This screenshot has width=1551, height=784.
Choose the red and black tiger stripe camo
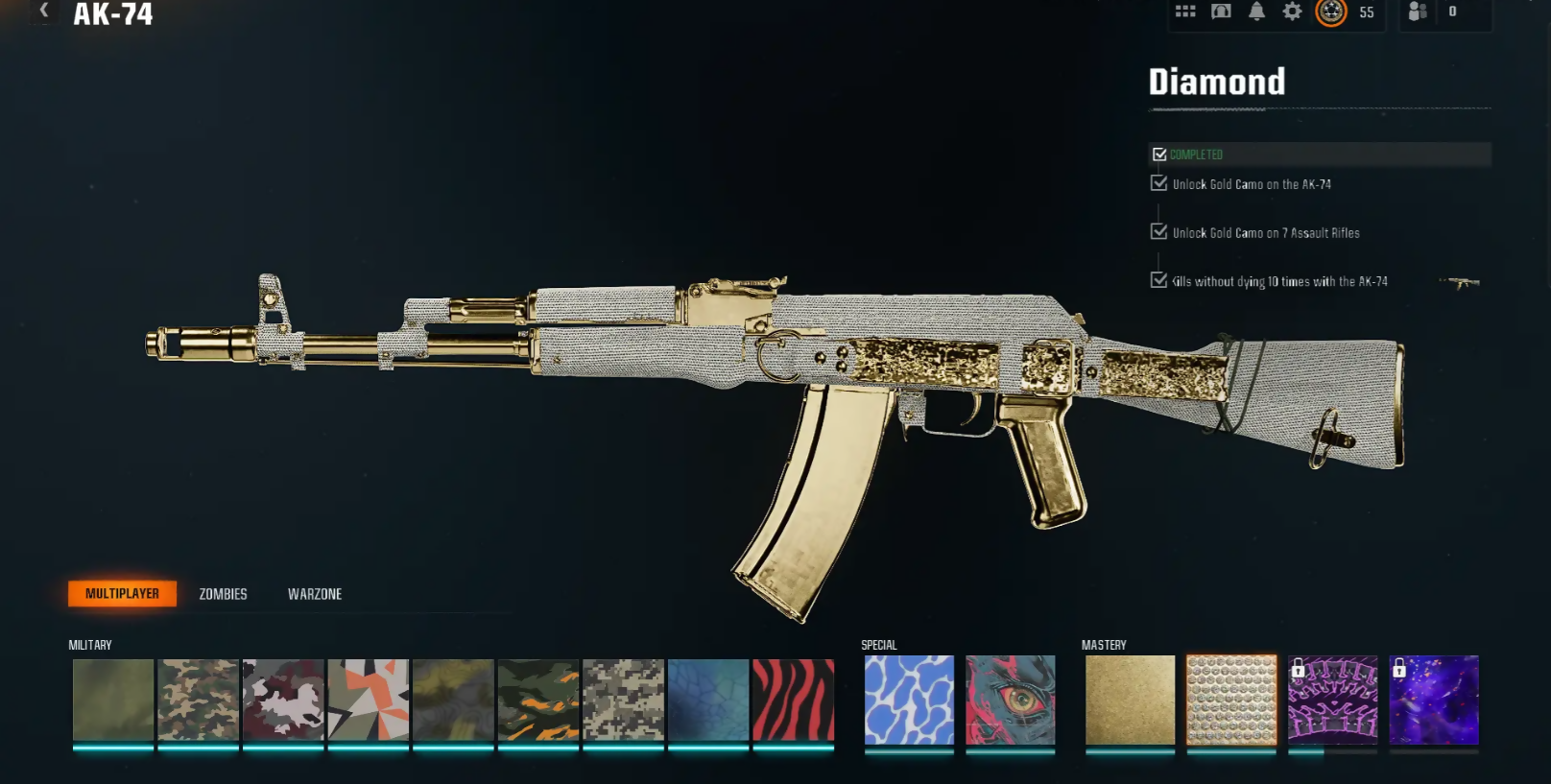tap(793, 700)
